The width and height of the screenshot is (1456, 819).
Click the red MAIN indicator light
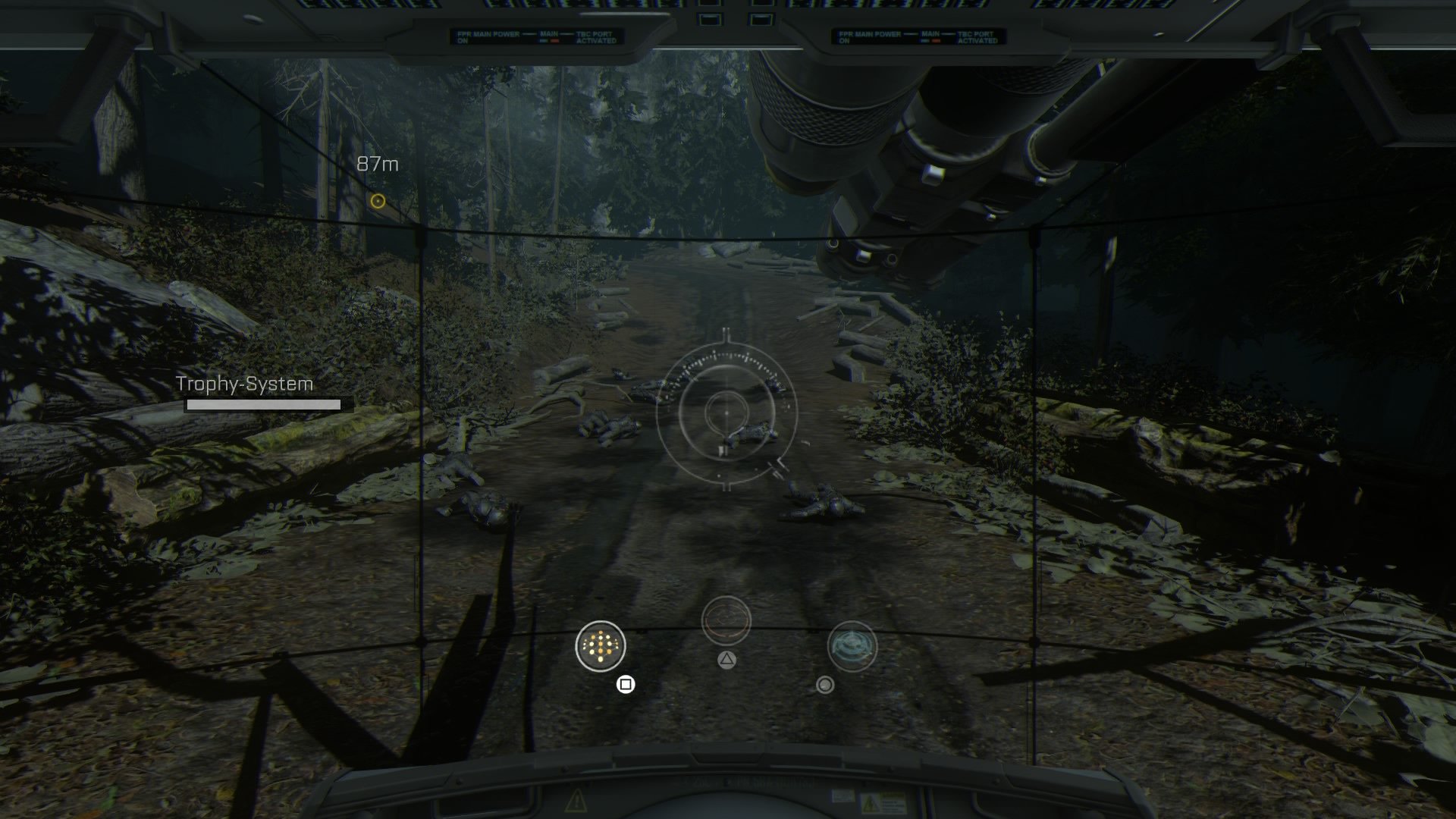(x=554, y=40)
